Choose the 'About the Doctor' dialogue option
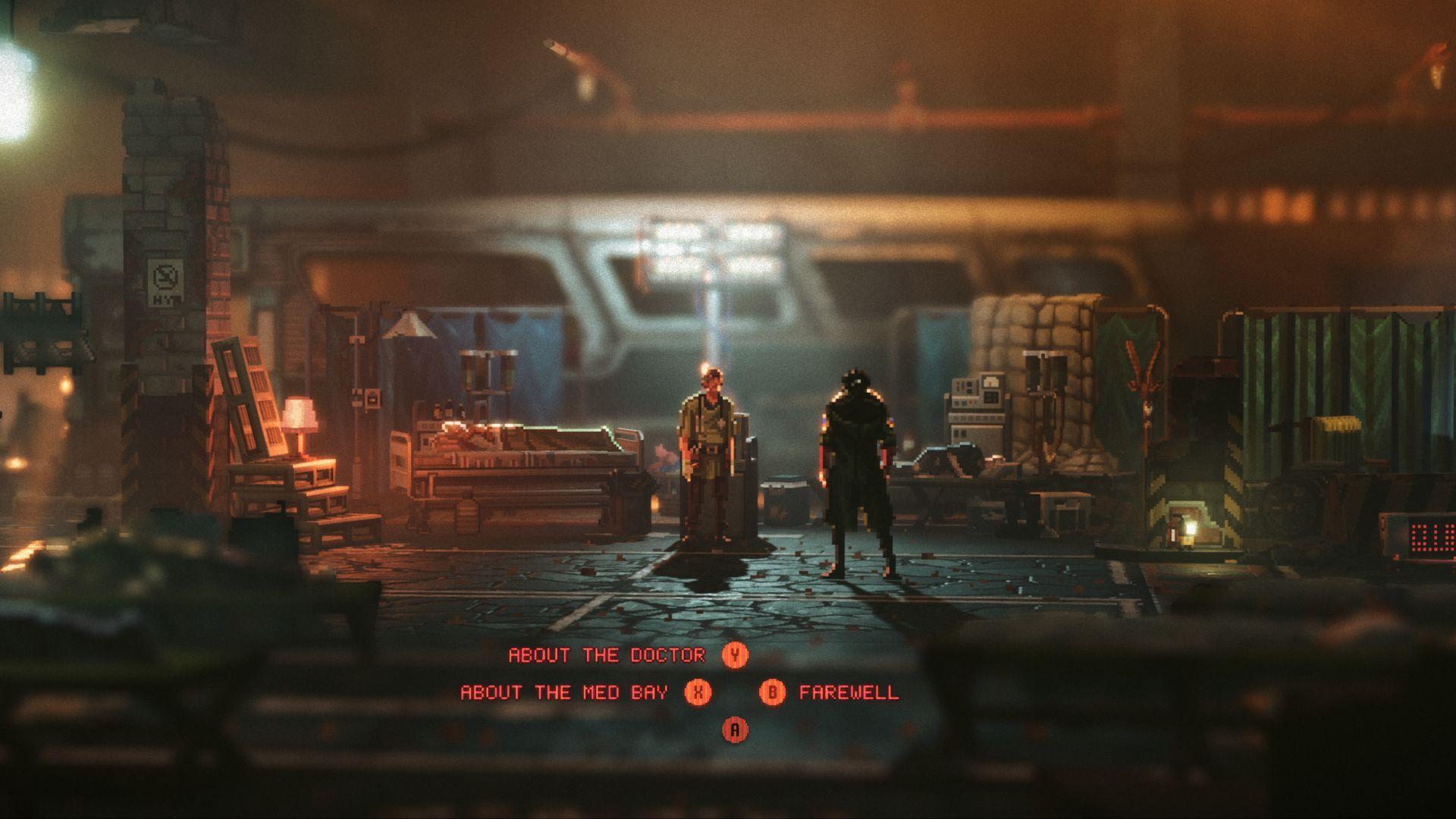The image size is (1456, 819). point(607,655)
